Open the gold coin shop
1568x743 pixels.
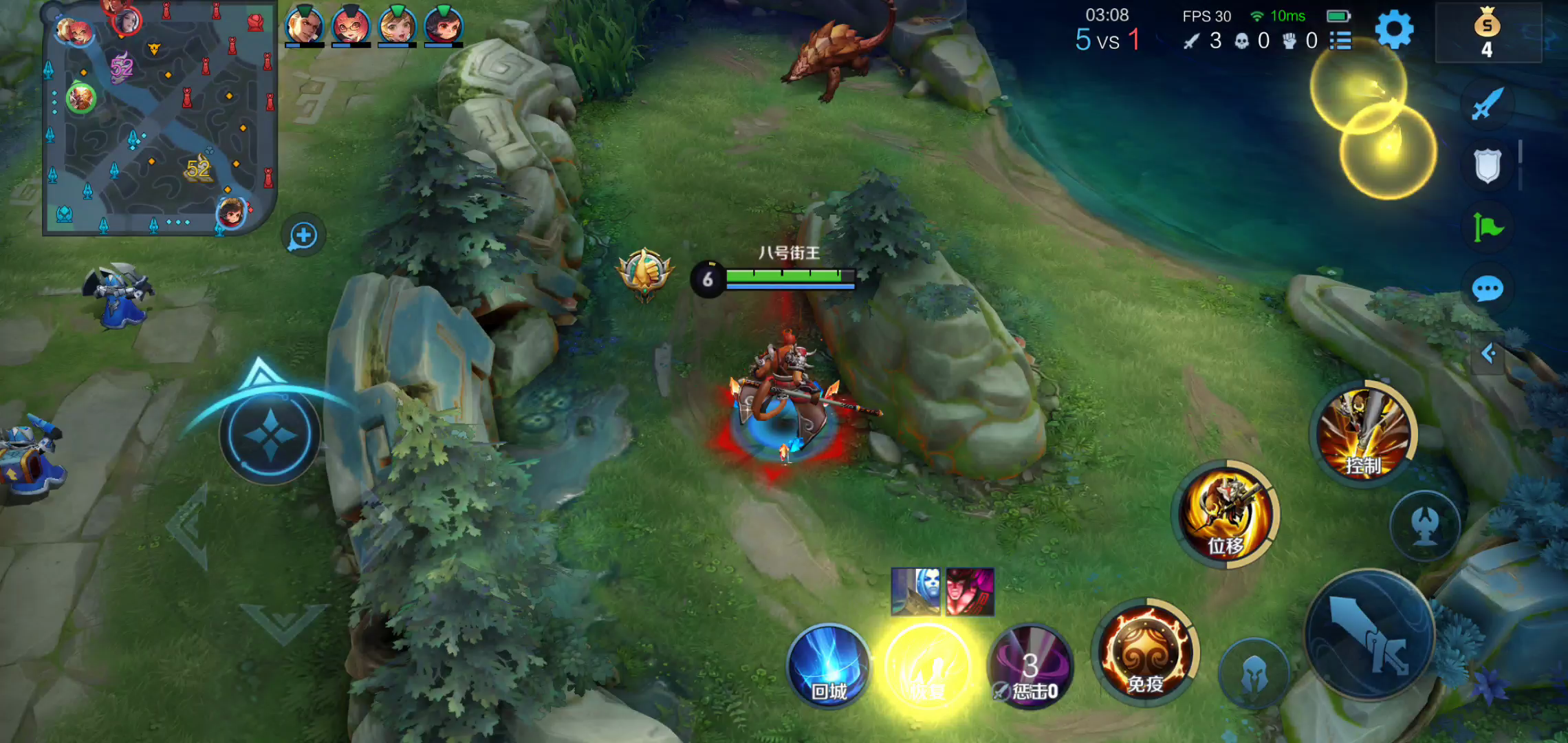[x=1487, y=33]
